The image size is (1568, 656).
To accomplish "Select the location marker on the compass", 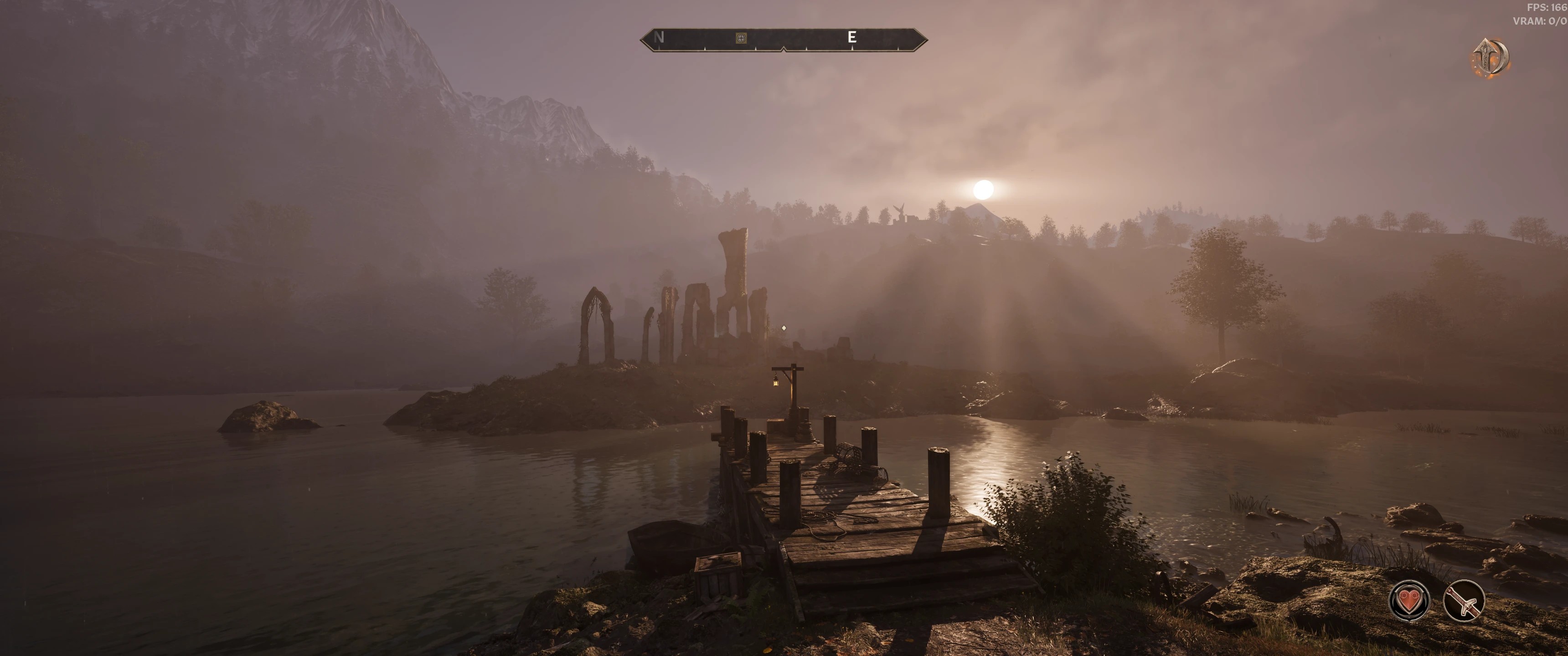I will (741, 38).
